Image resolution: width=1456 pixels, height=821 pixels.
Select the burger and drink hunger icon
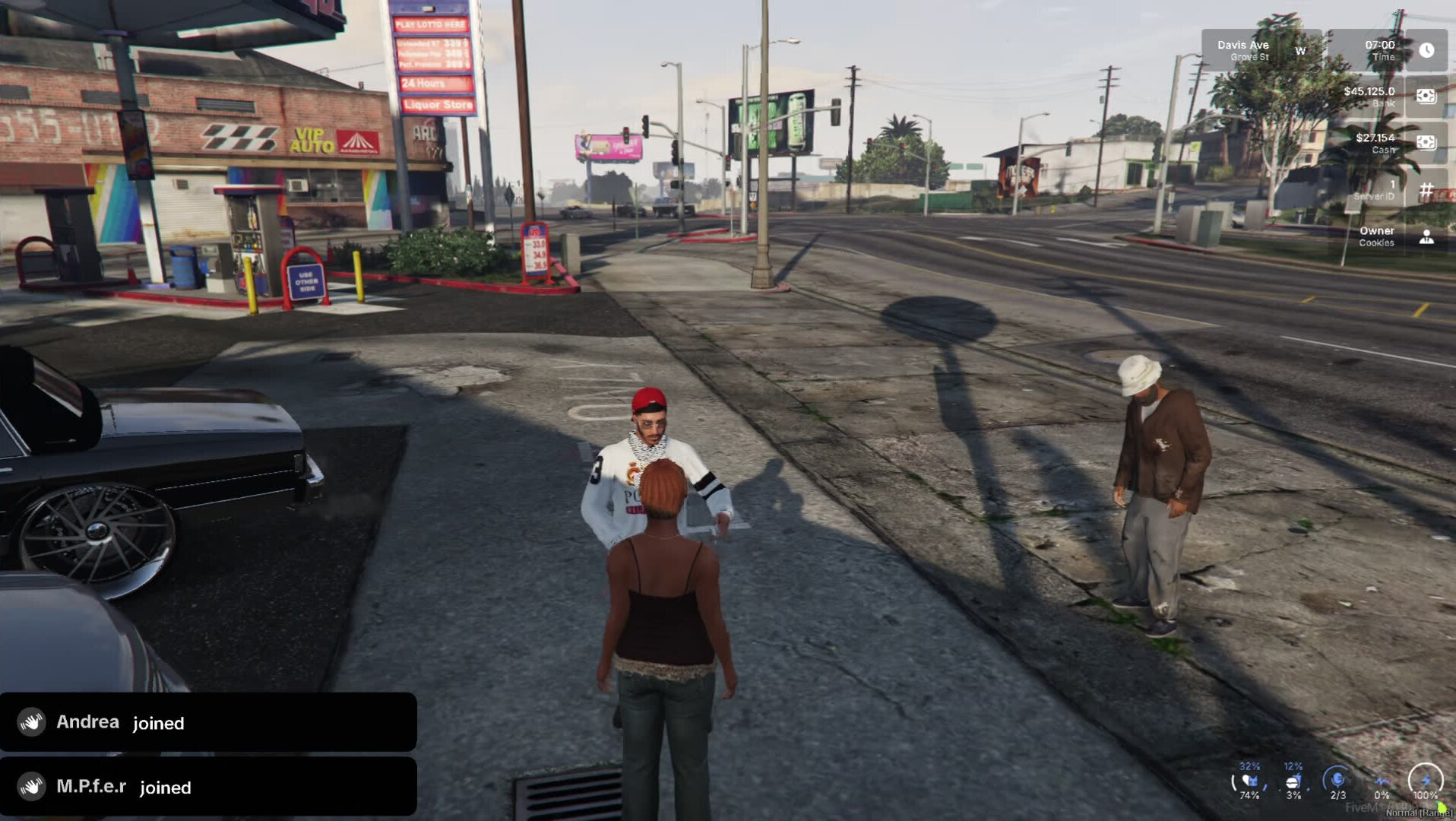pyautogui.click(x=1293, y=781)
